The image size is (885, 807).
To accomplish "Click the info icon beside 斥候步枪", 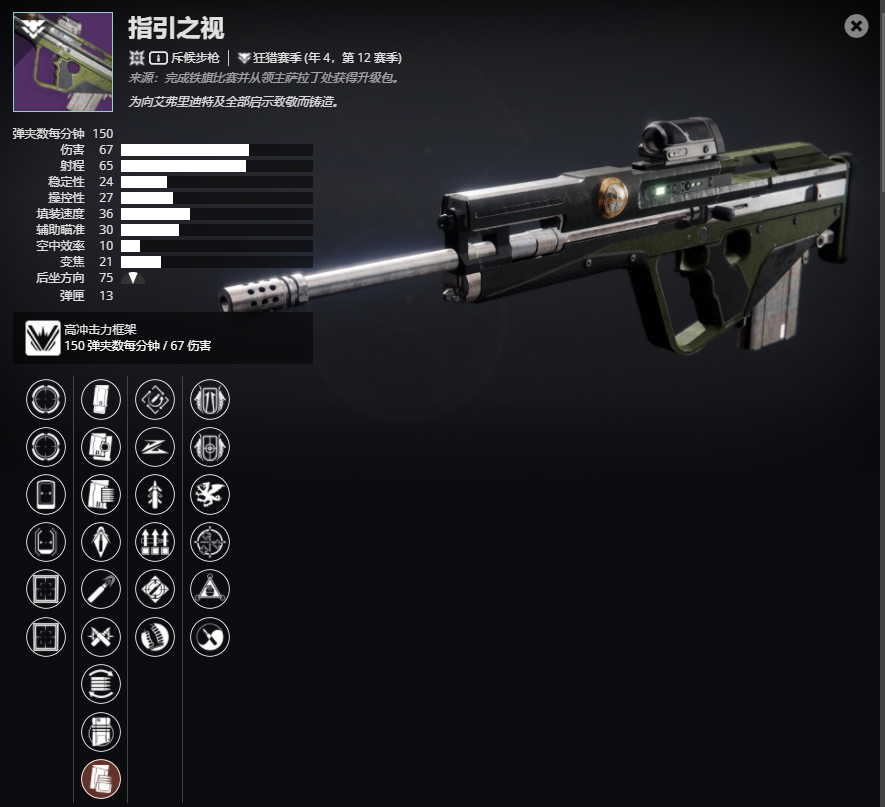I will coord(157,58).
